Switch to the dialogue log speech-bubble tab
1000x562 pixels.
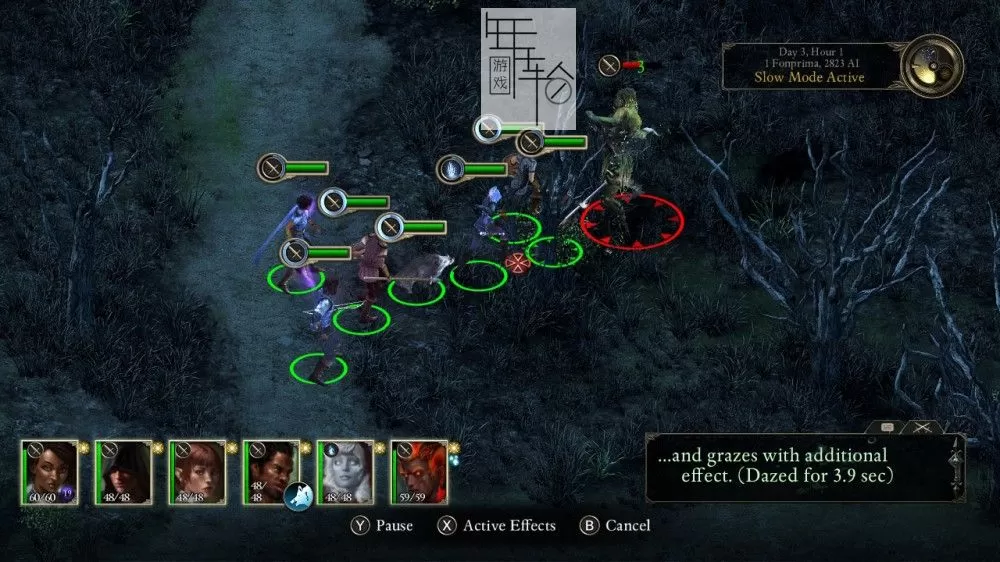(886, 428)
